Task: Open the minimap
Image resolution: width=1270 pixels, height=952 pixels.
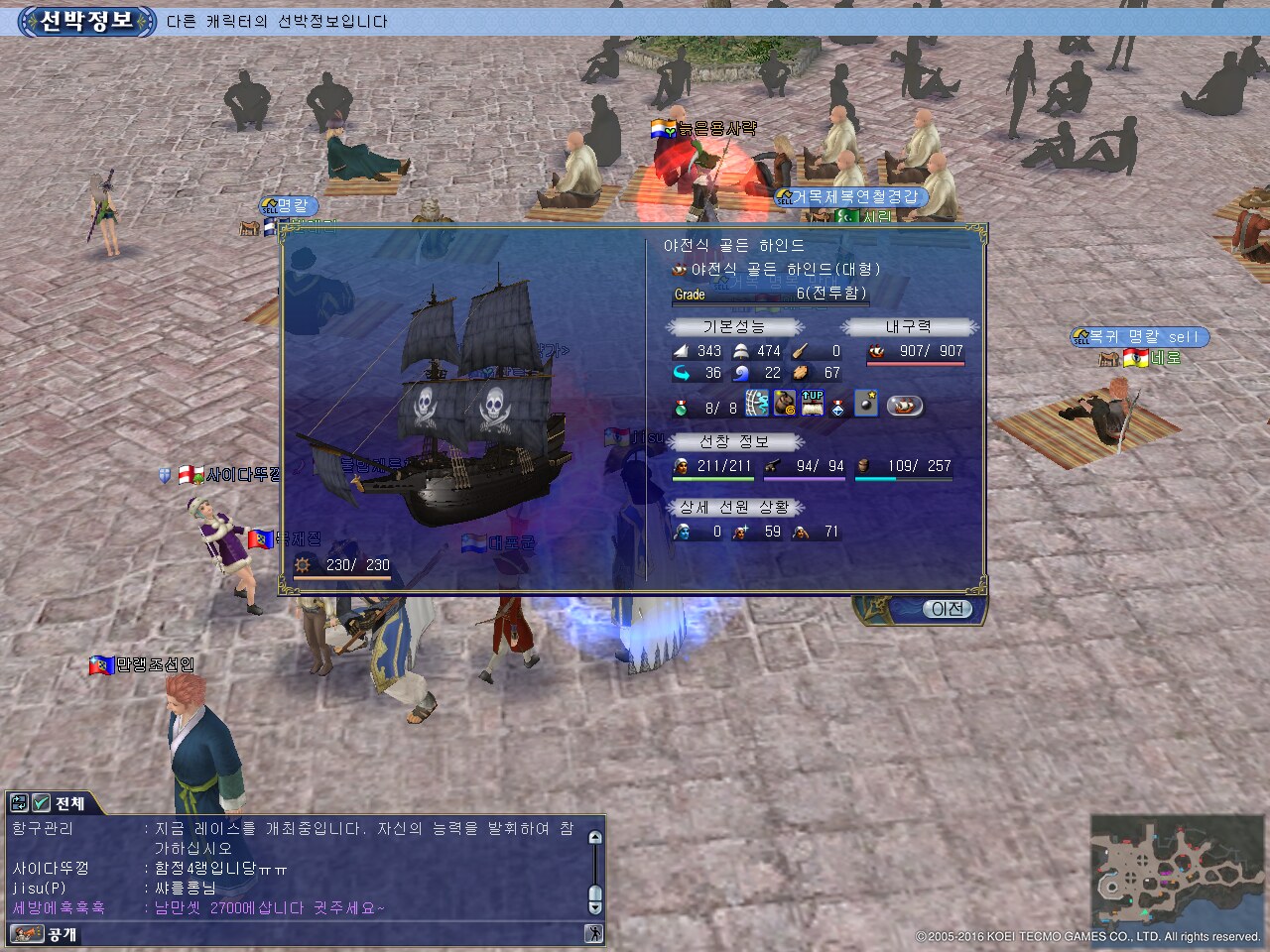Action: pyautogui.click(x=1177, y=871)
